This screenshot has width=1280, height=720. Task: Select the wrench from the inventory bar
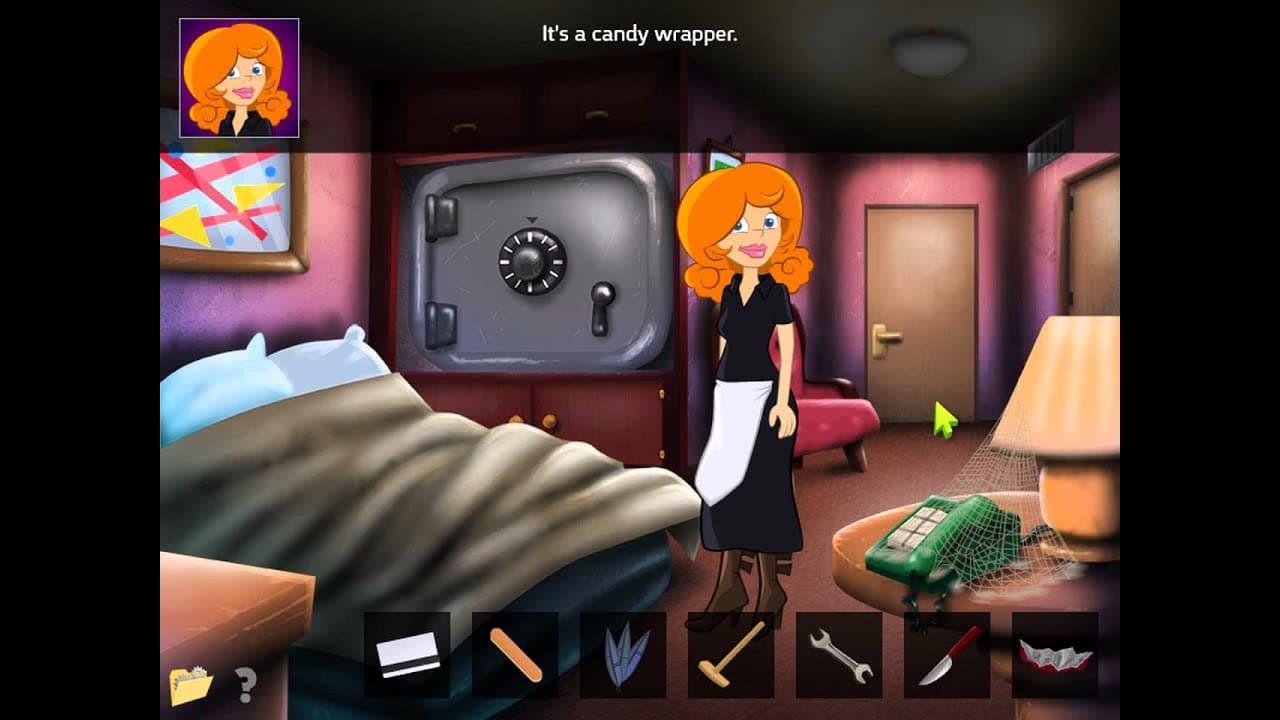[840, 655]
